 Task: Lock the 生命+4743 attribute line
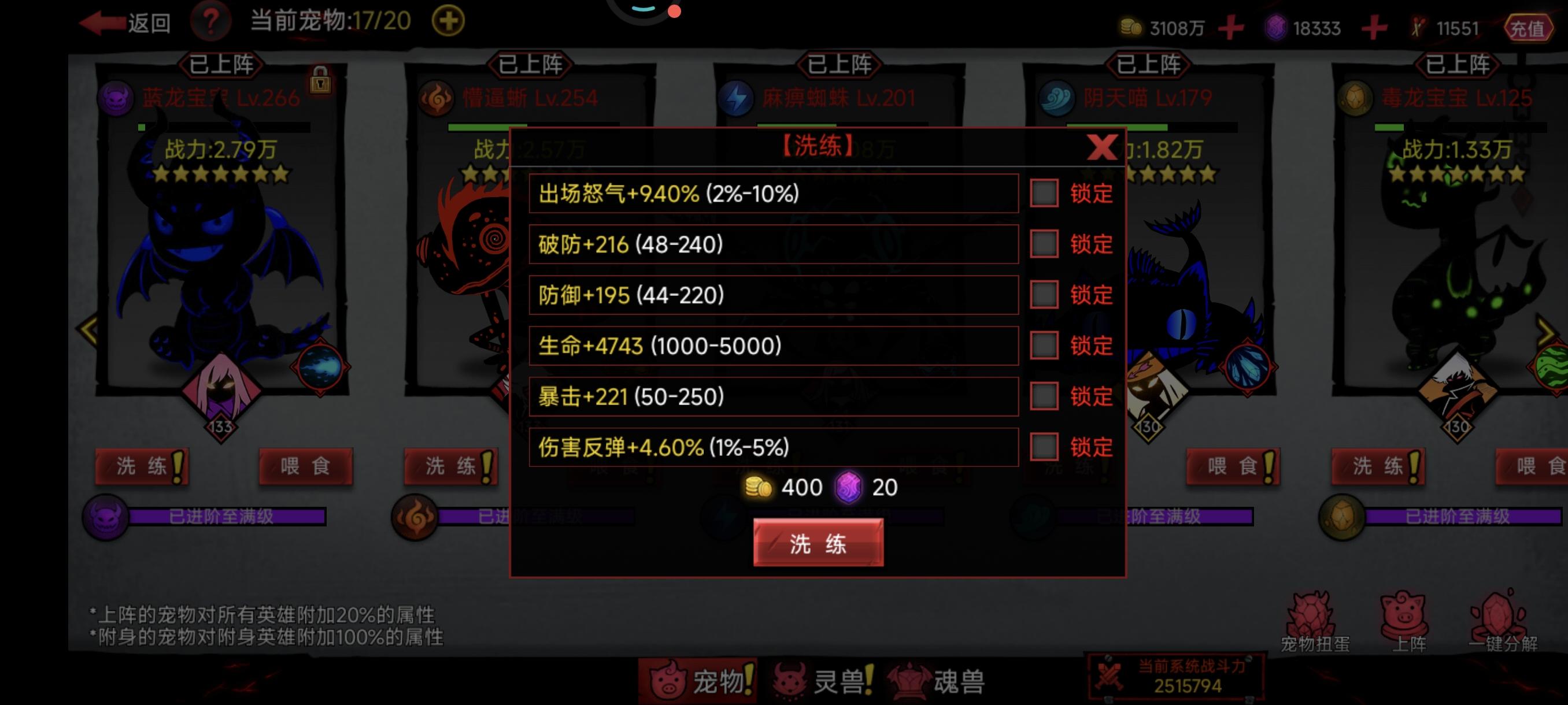click(1046, 346)
